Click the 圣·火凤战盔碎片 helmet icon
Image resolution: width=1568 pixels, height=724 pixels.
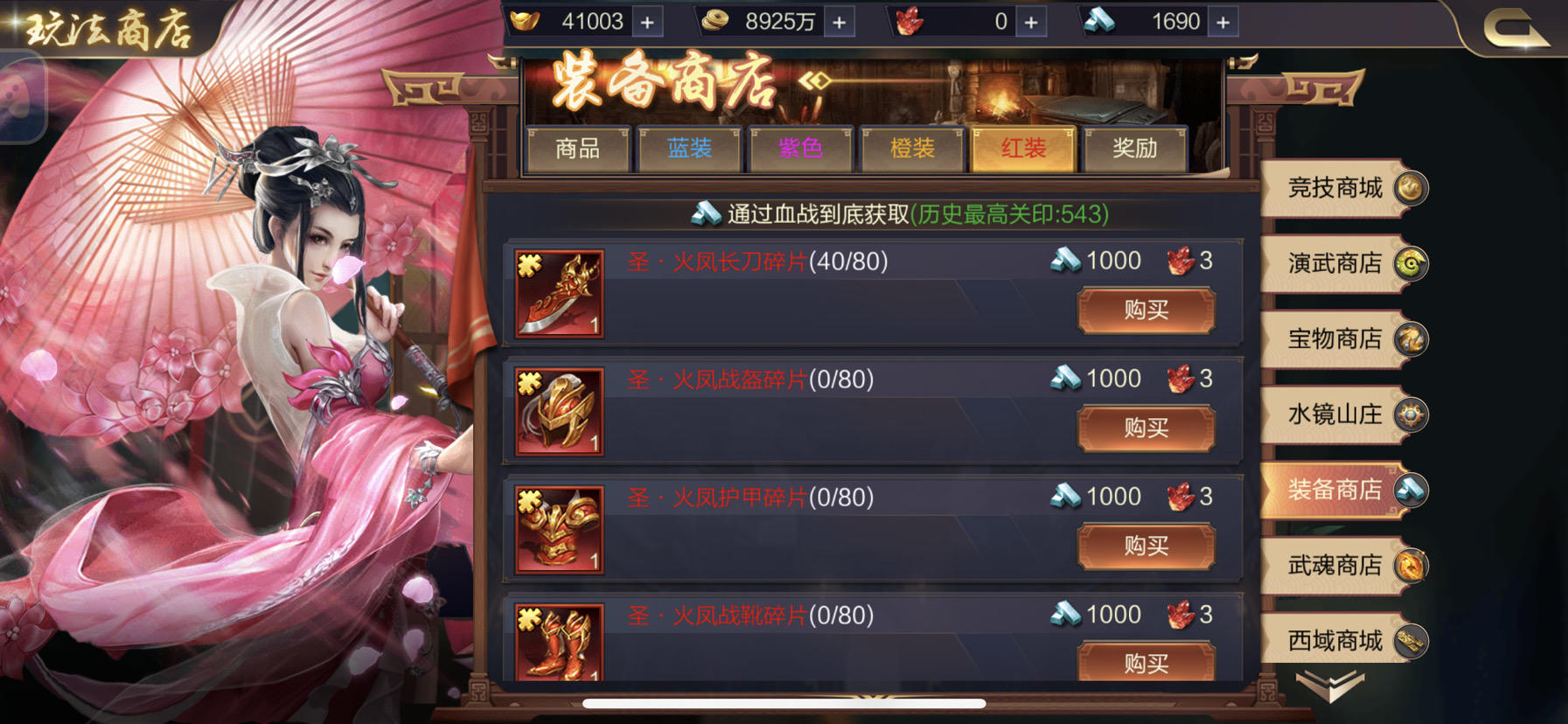coord(558,413)
